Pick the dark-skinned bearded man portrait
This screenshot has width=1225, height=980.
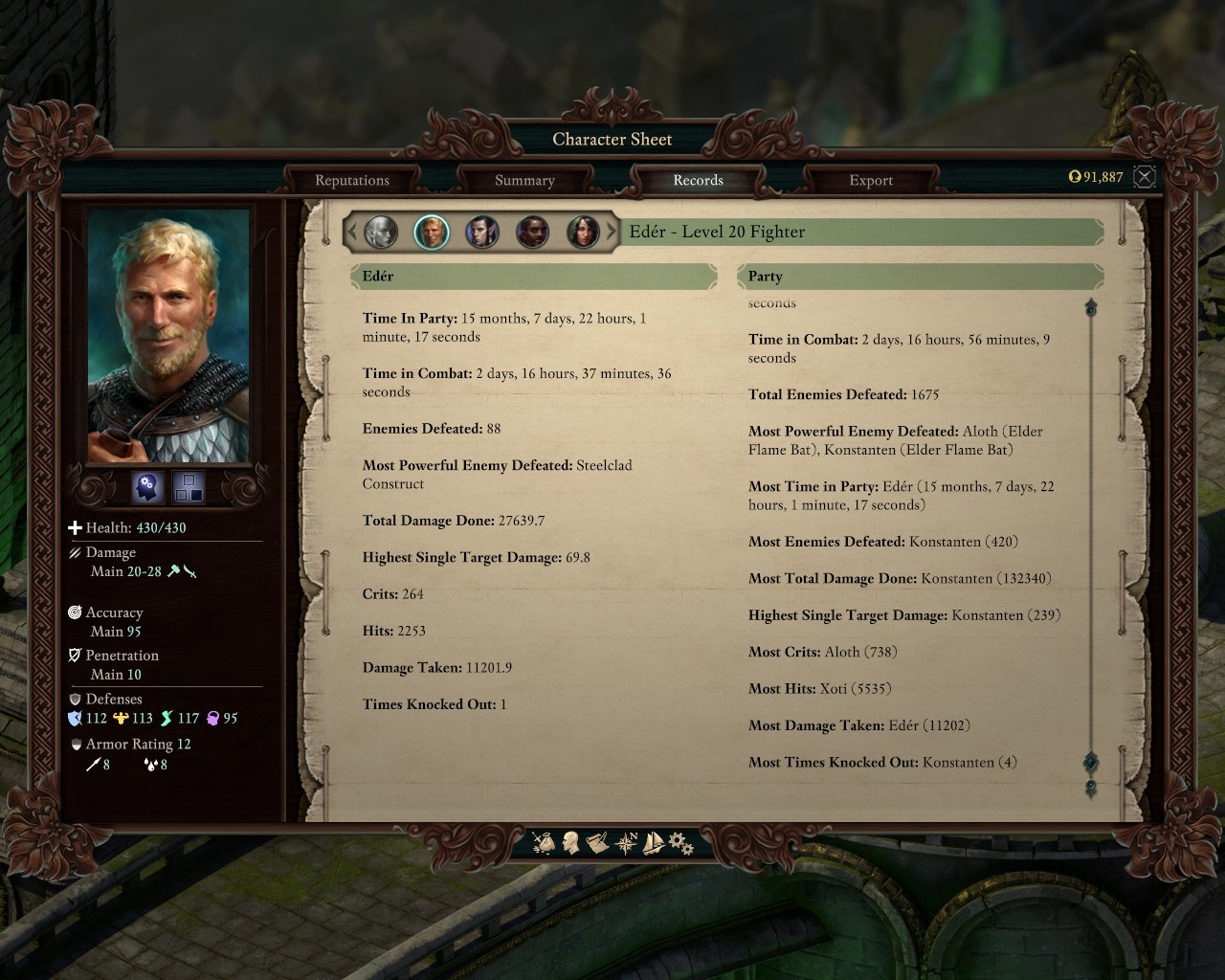coord(533,232)
